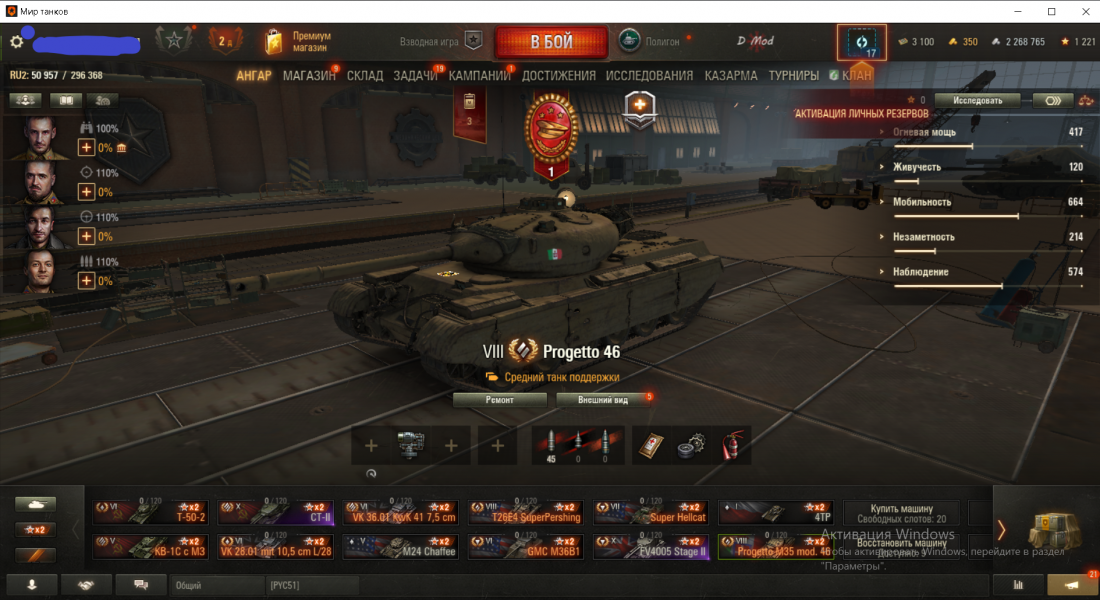Click the Ремонт button
Image resolution: width=1100 pixels, height=600 pixels.
[500, 400]
